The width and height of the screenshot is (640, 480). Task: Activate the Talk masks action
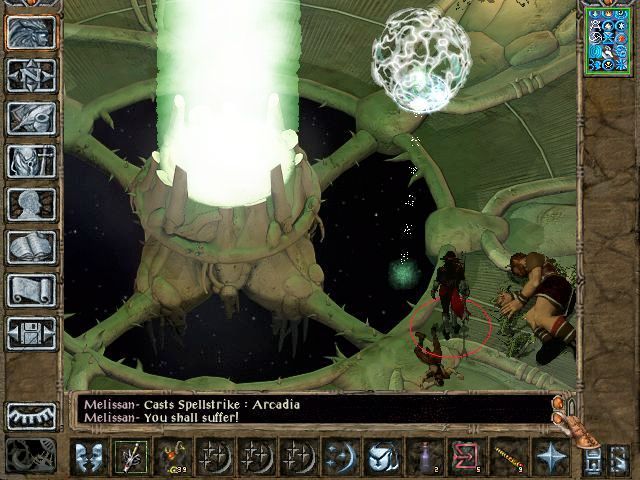90,457
